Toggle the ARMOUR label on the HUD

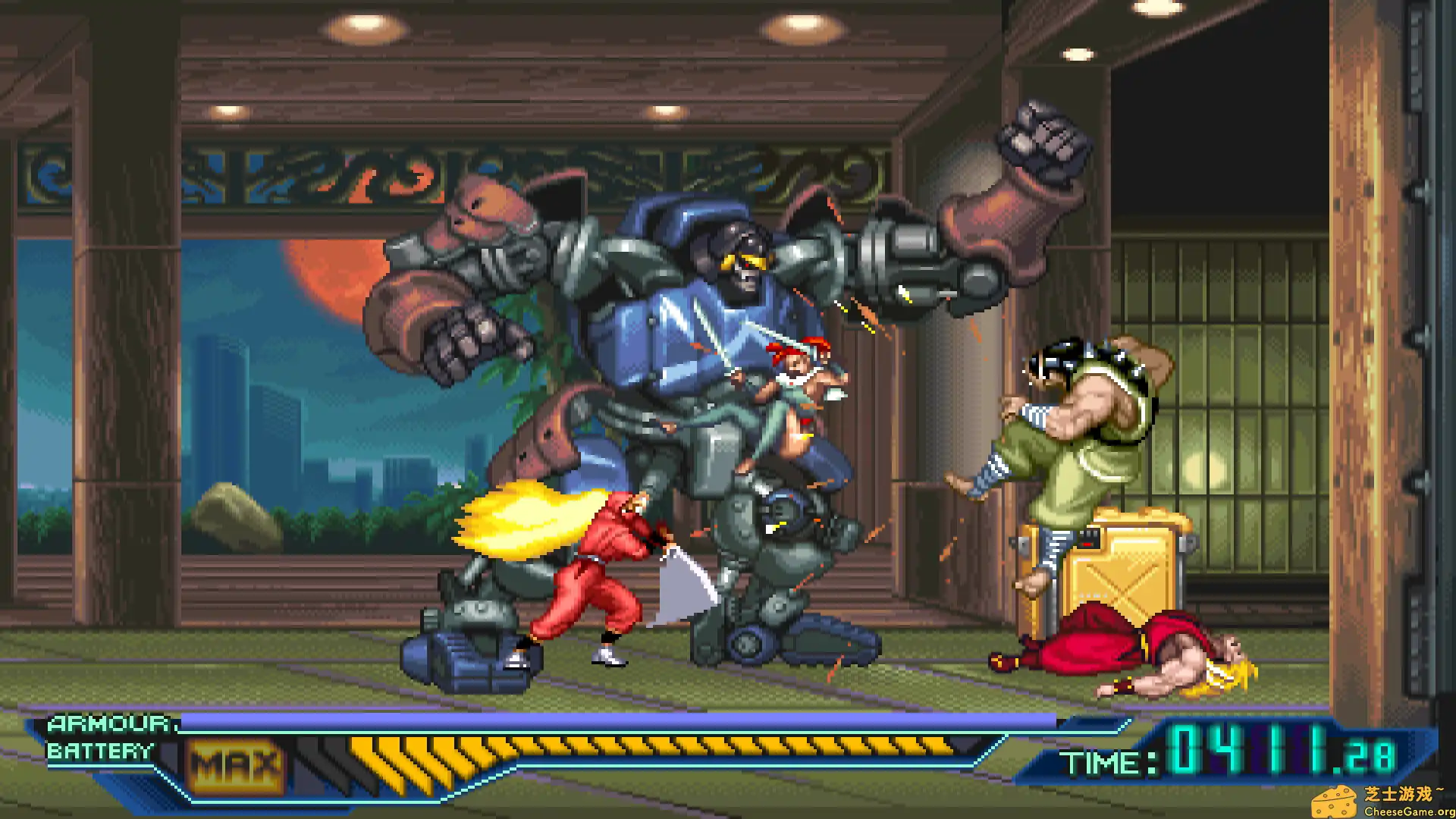click(x=108, y=724)
